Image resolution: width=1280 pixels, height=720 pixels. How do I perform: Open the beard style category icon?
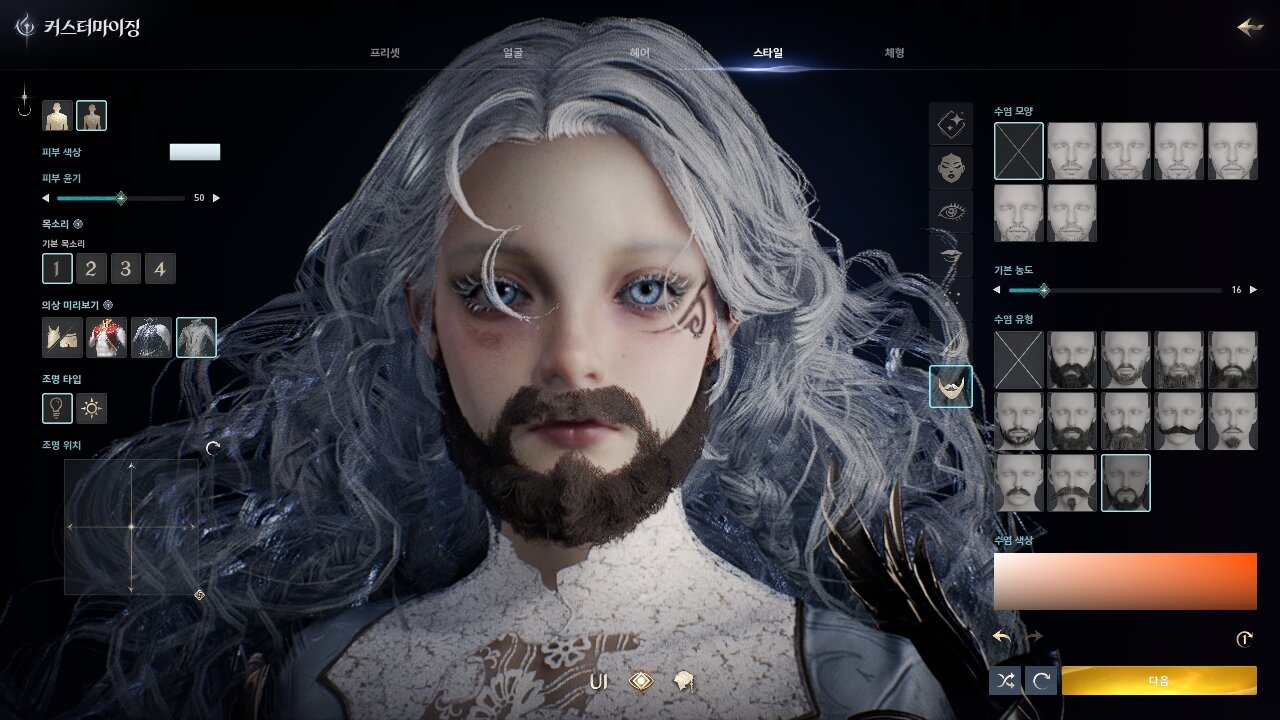click(950, 386)
